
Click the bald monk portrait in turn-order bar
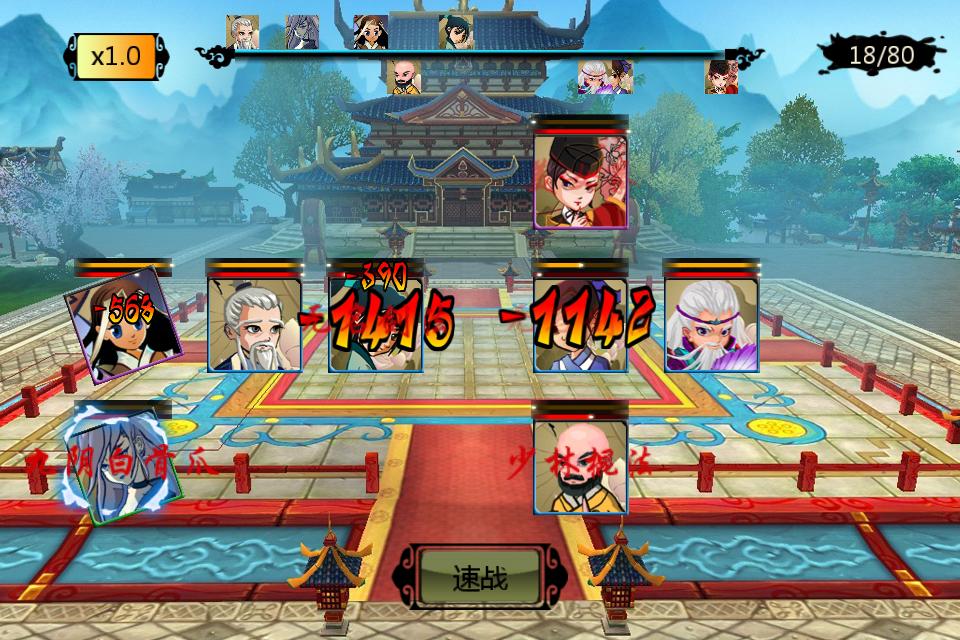pos(404,77)
